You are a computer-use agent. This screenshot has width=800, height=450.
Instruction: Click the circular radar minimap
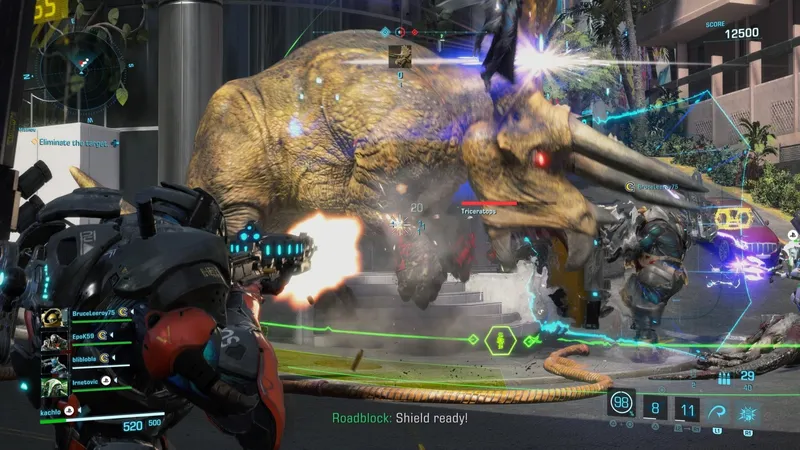84,69
